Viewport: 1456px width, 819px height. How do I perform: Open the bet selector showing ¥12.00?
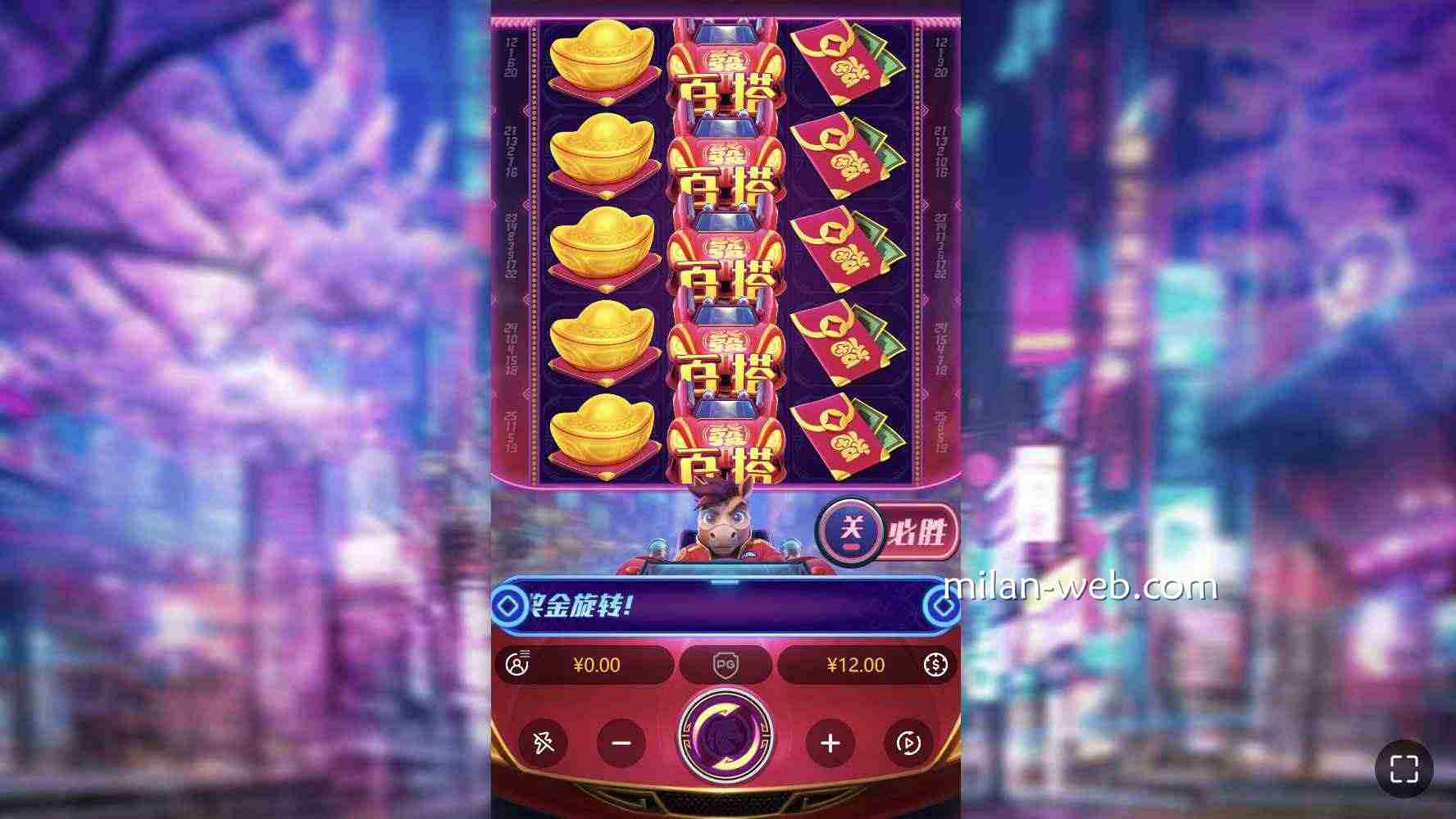856,666
